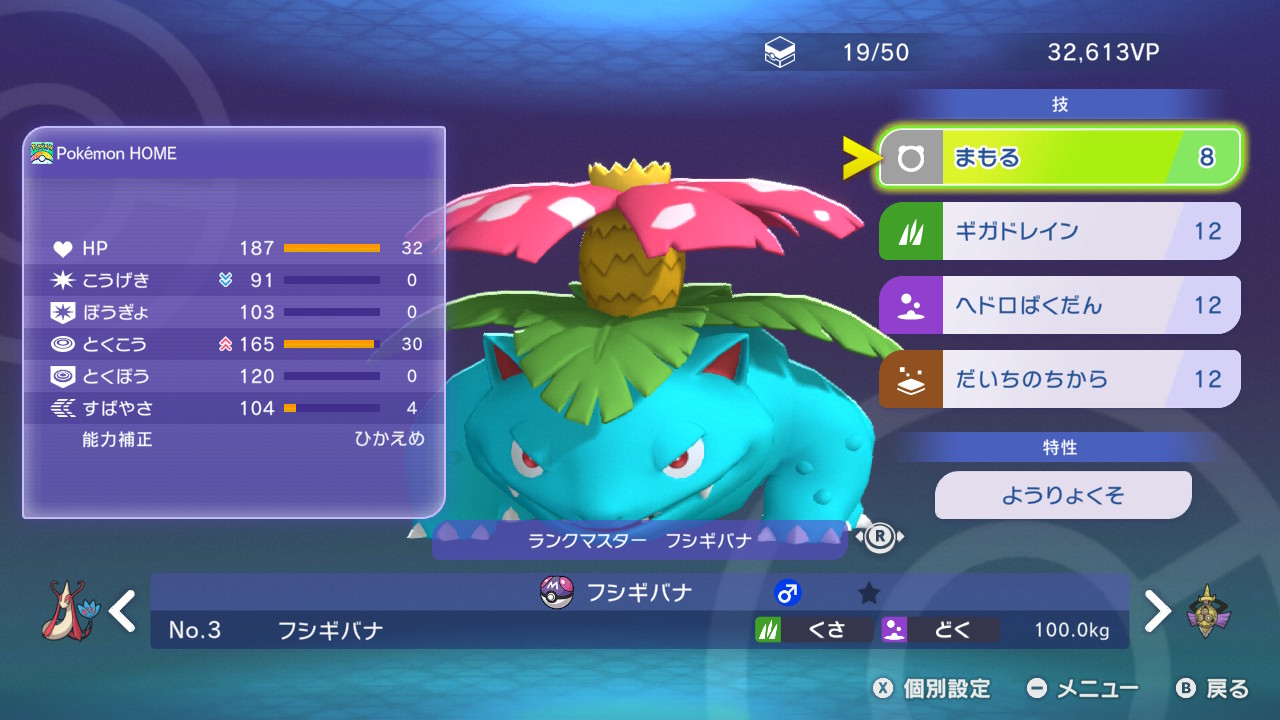
Task: Select the Milotic thumbnail
Action: [x=67, y=611]
